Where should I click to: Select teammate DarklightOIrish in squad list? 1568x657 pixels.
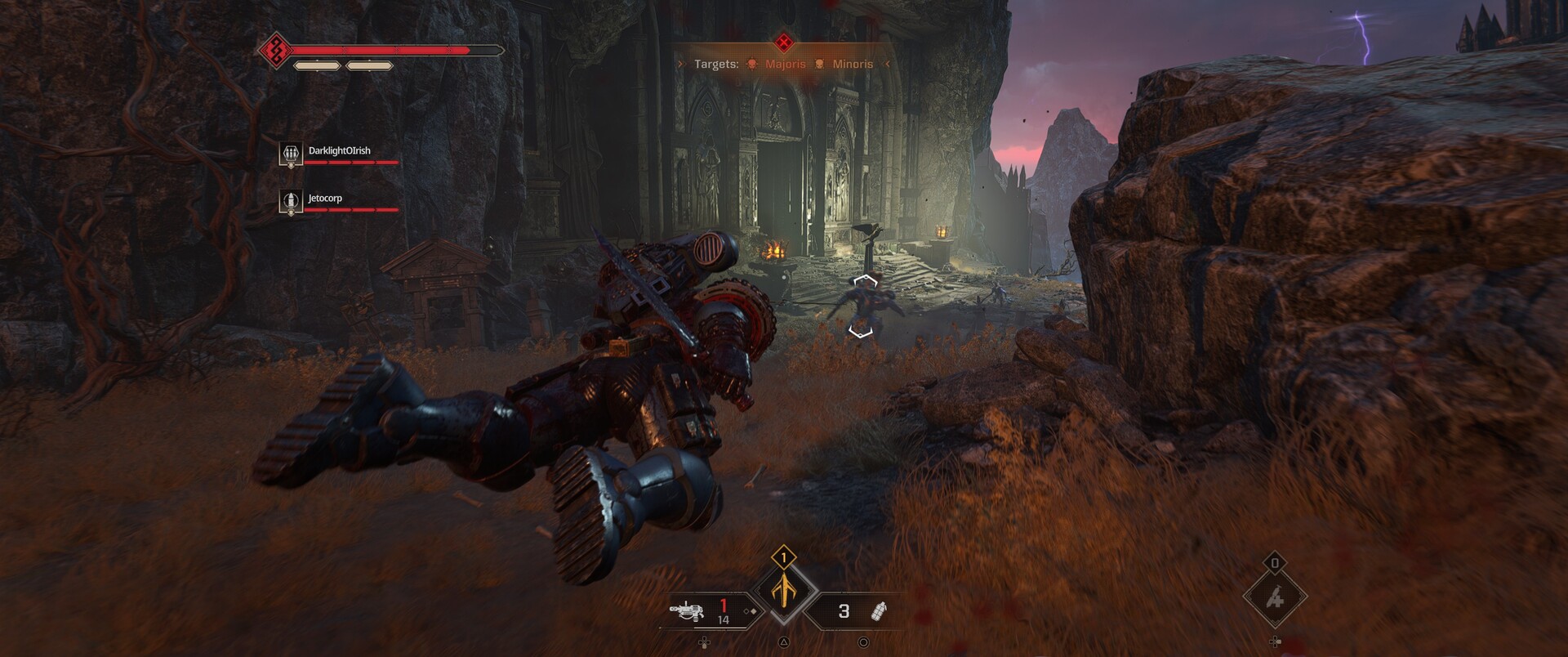click(338, 151)
